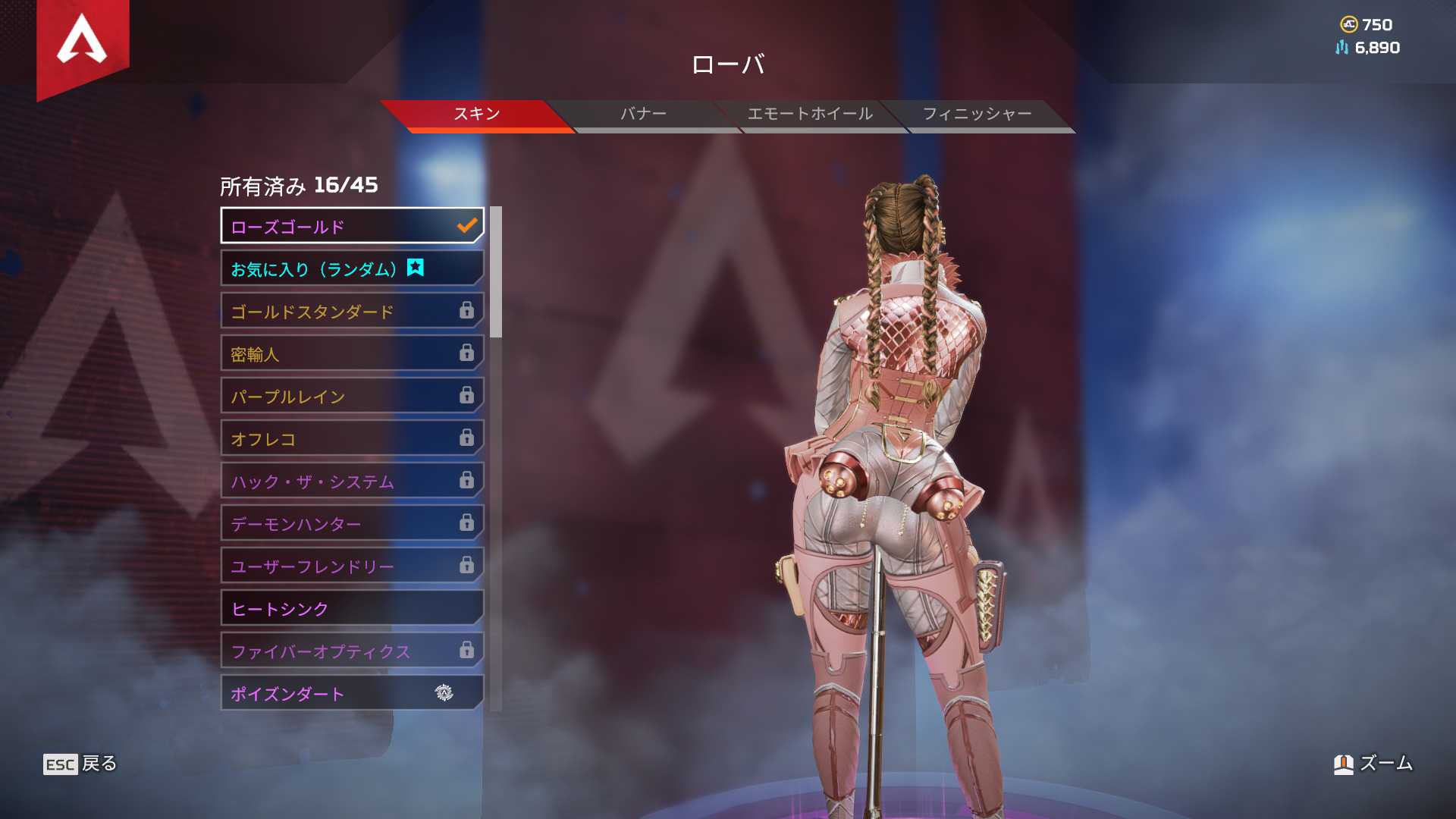Image resolution: width=1456 pixels, height=819 pixels.
Task: Equip the ヒートシンク skin
Action: 352,608
